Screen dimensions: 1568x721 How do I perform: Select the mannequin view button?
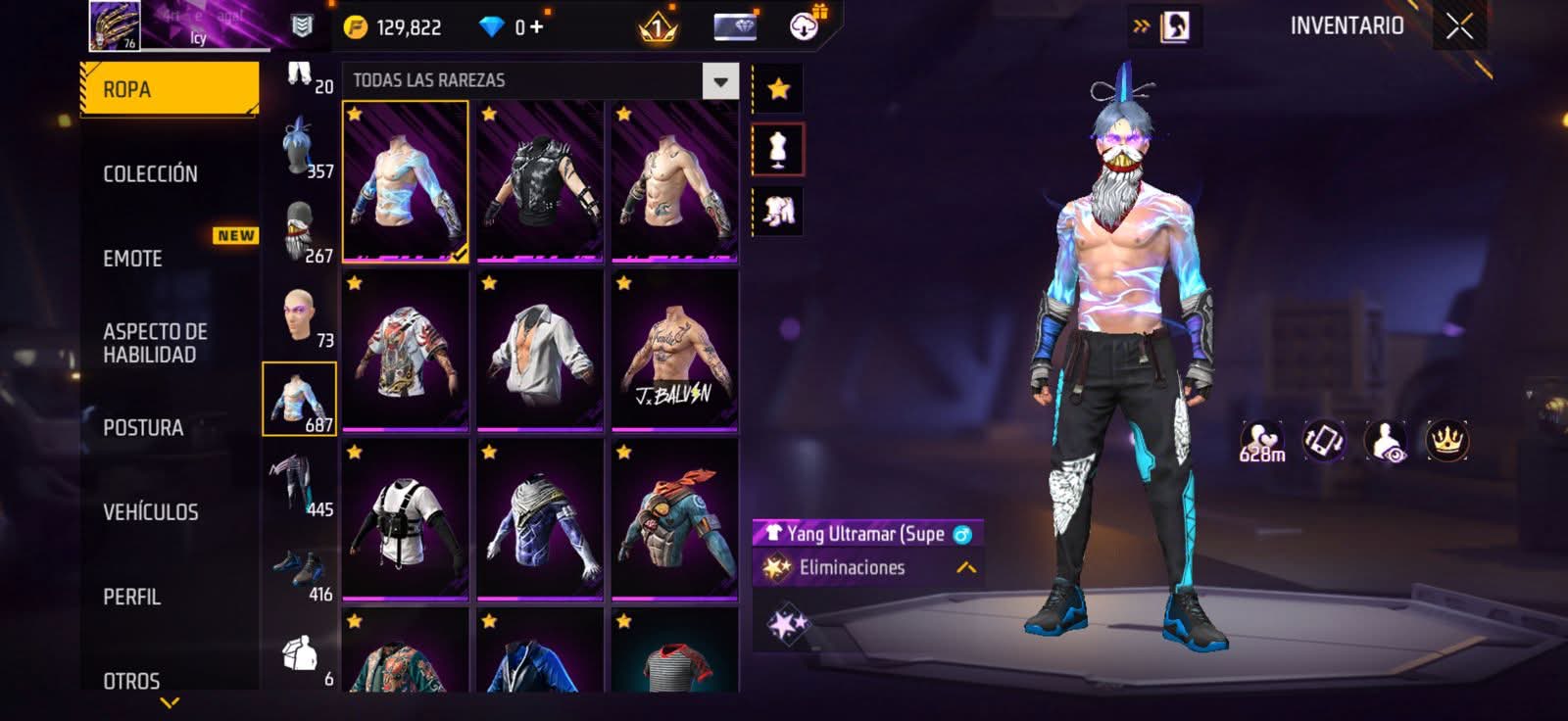[778, 150]
